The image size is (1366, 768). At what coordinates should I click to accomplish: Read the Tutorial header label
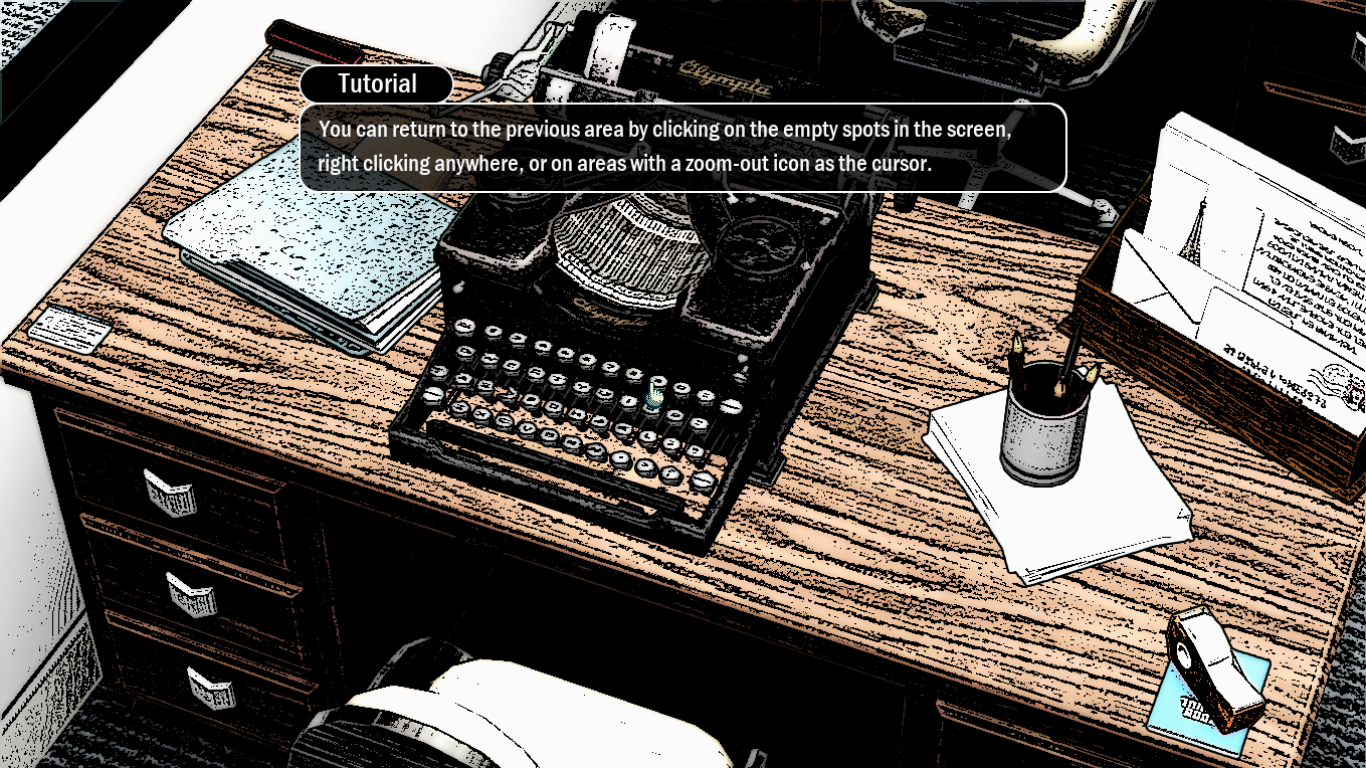coord(377,84)
